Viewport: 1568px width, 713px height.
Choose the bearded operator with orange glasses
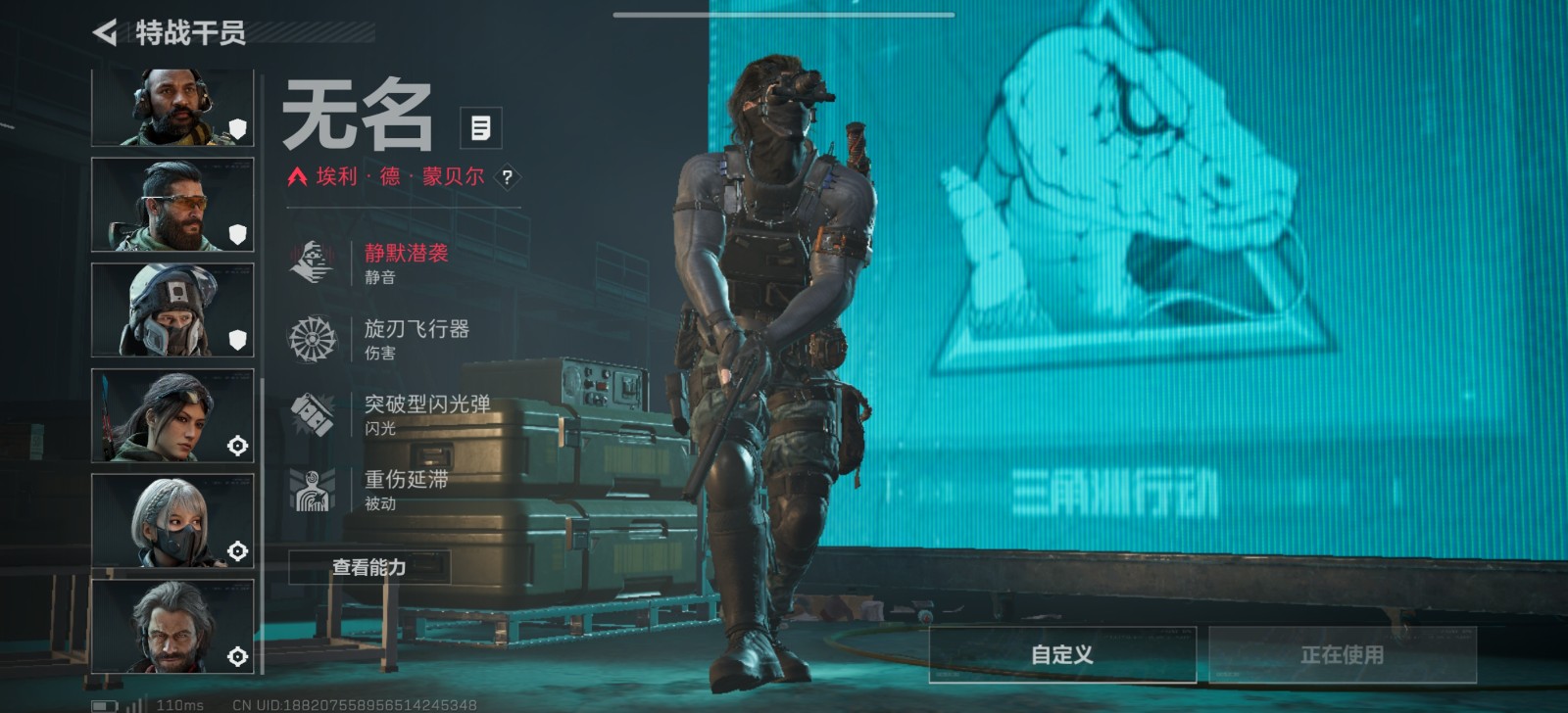172,205
